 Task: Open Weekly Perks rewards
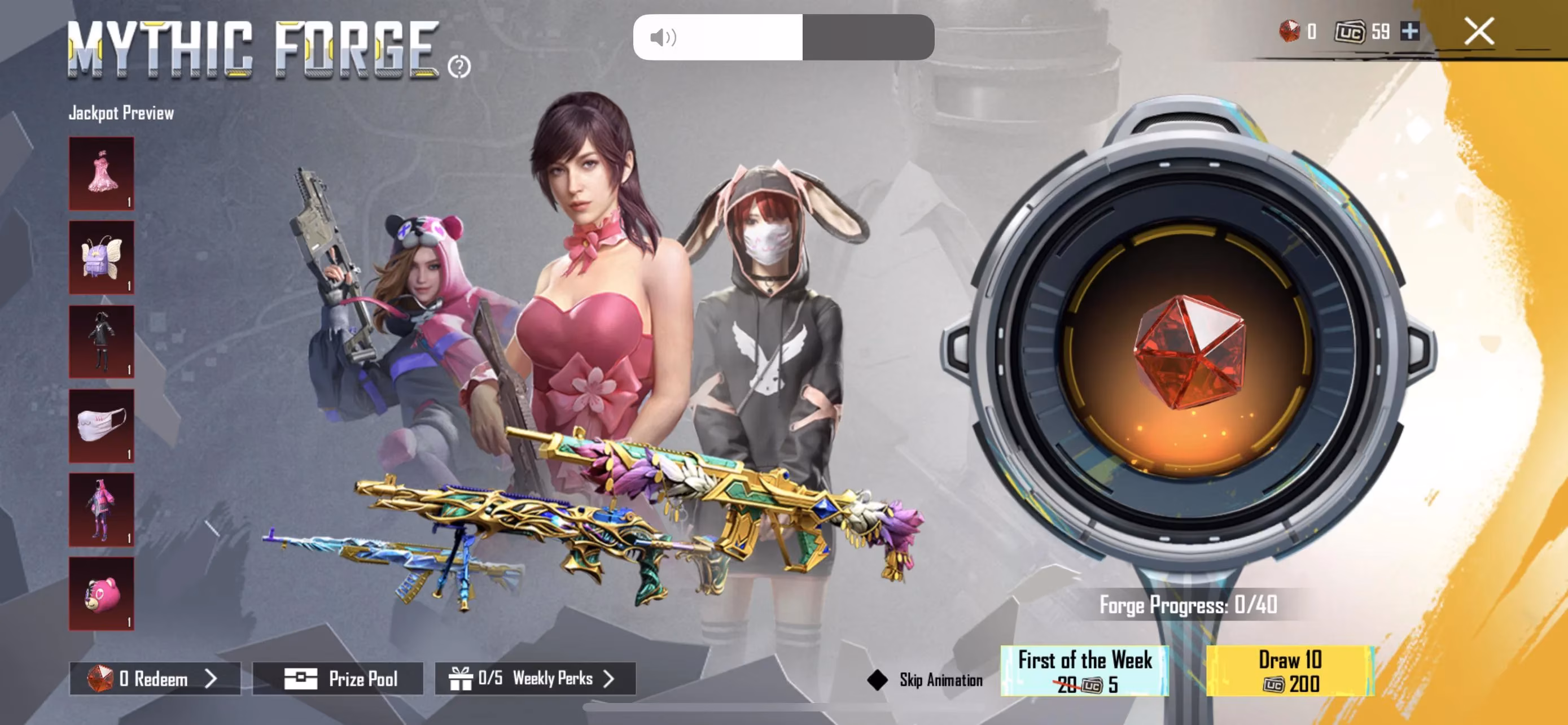click(x=535, y=678)
